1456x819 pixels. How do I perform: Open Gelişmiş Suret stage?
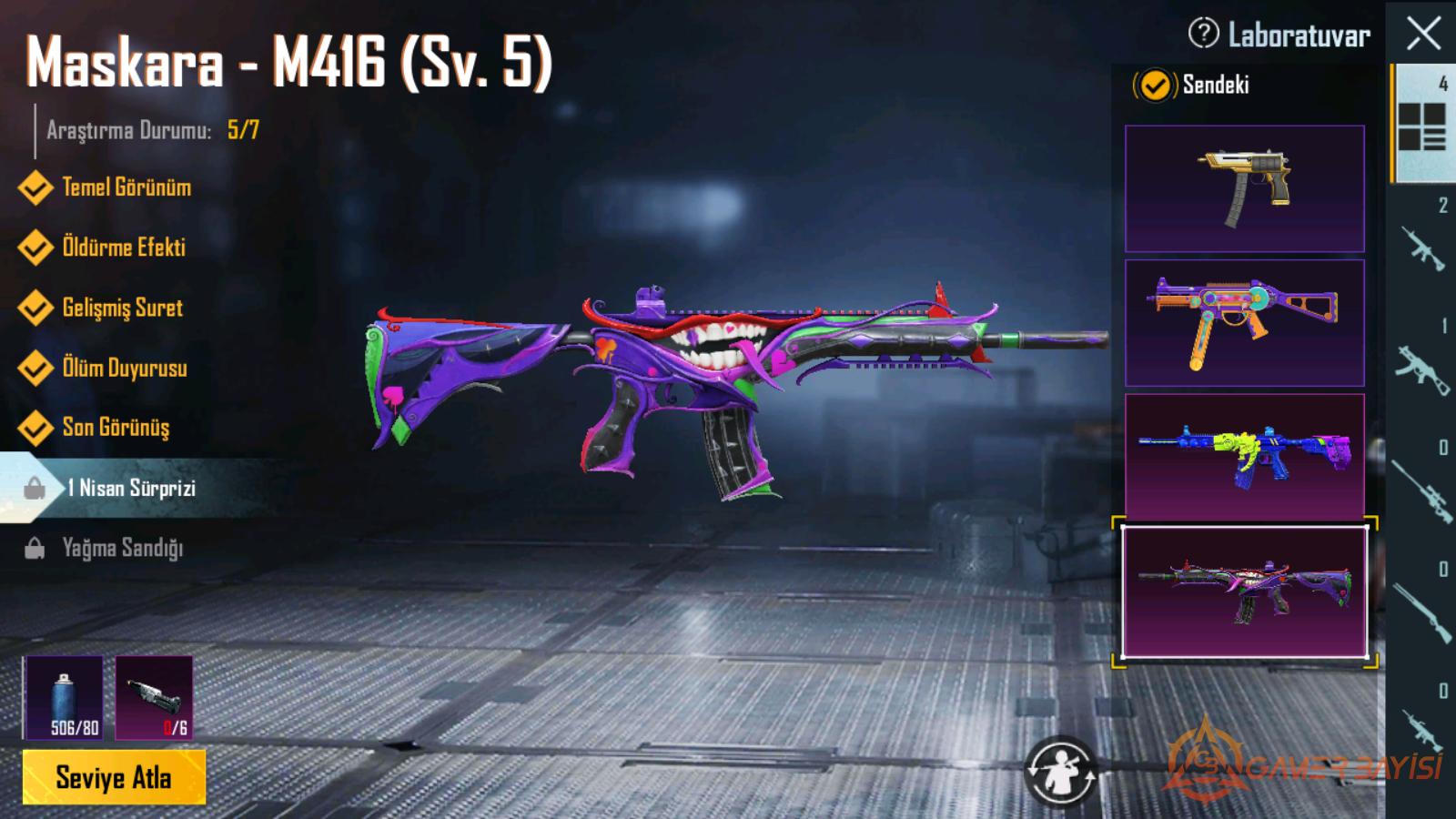coord(122,308)
